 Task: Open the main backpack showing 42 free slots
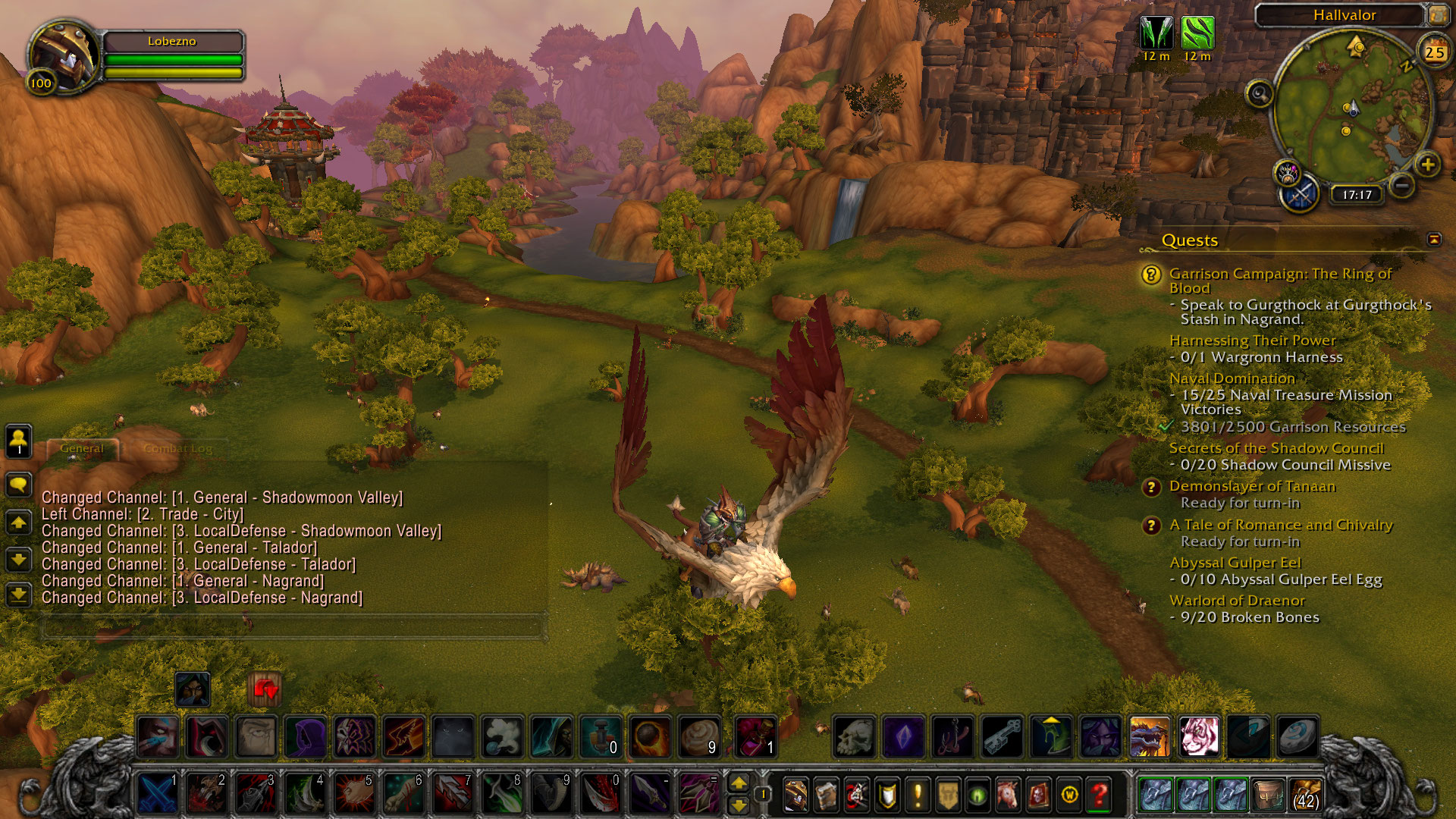click(1305, 794)
